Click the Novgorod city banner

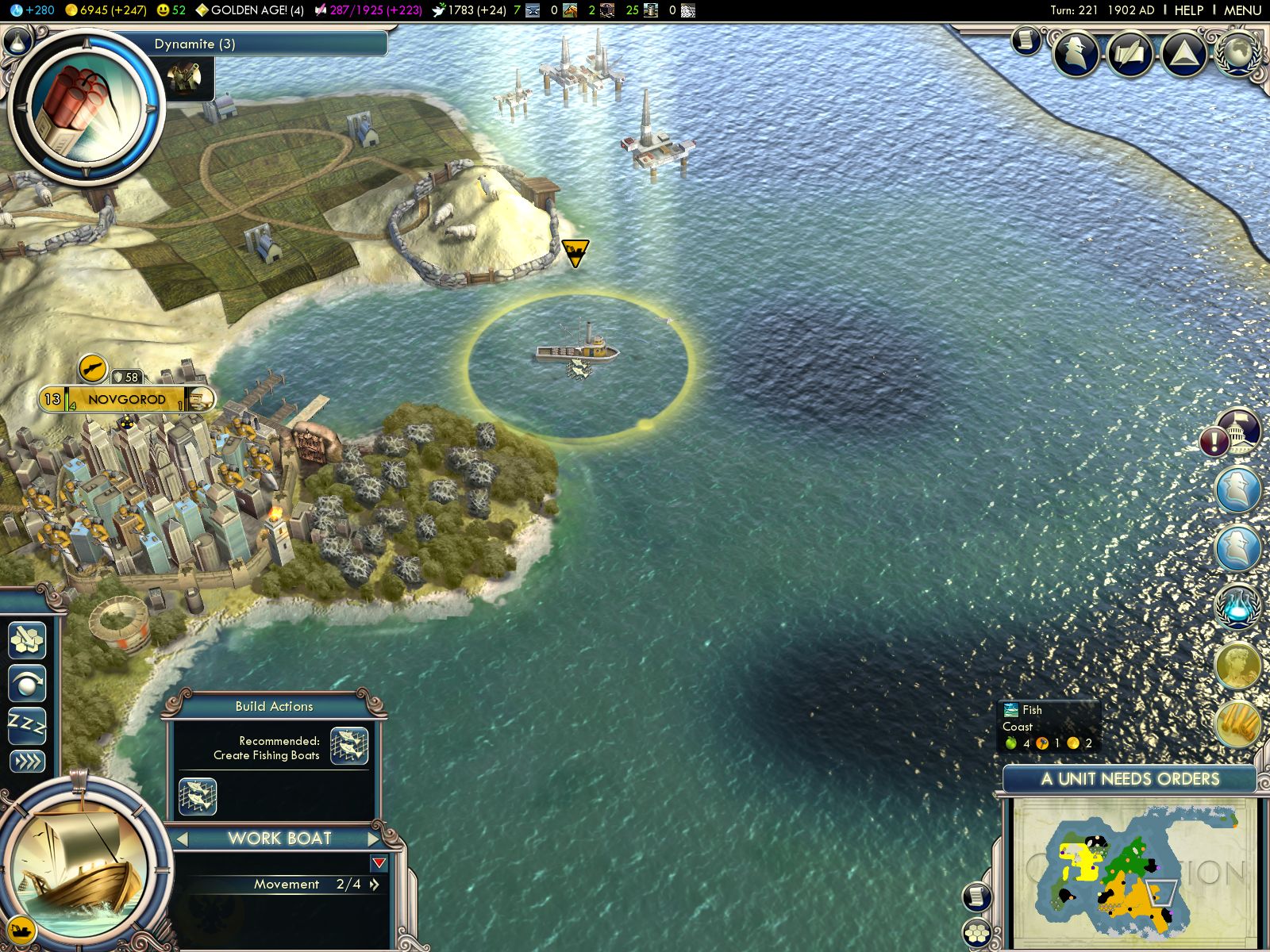[x=127, y=399]
